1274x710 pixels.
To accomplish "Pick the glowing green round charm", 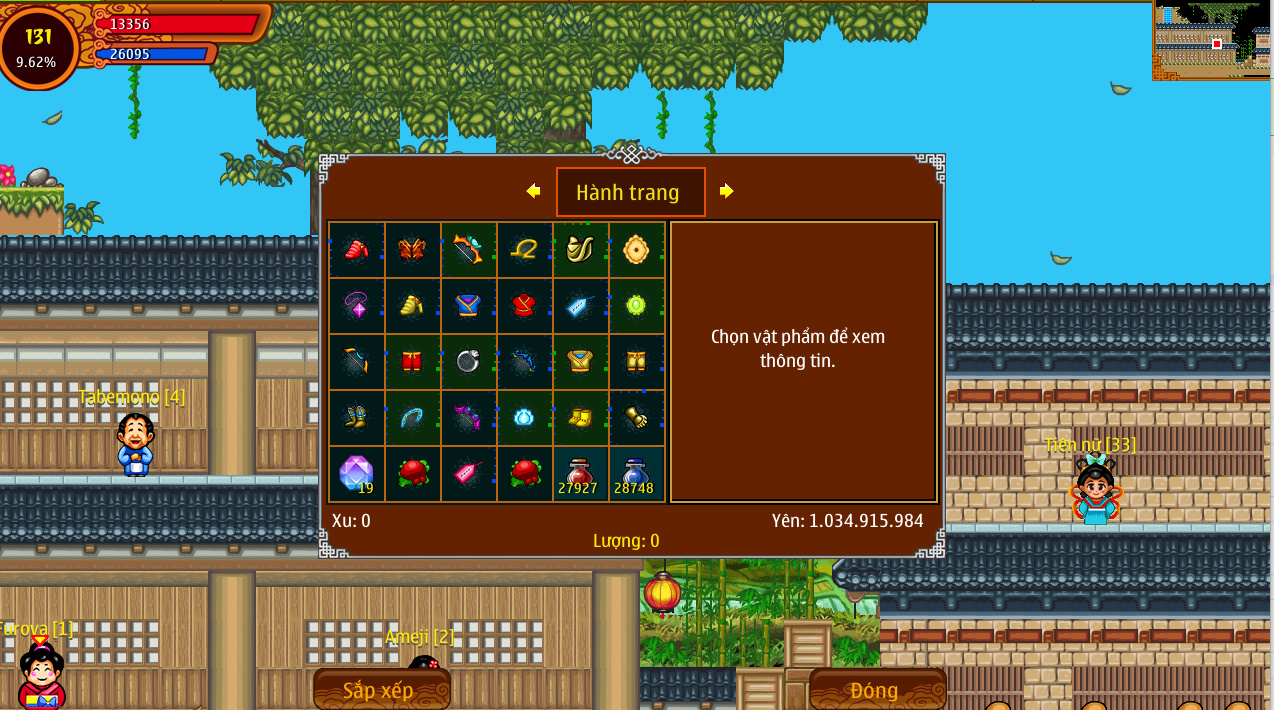I will coord(636,306).
